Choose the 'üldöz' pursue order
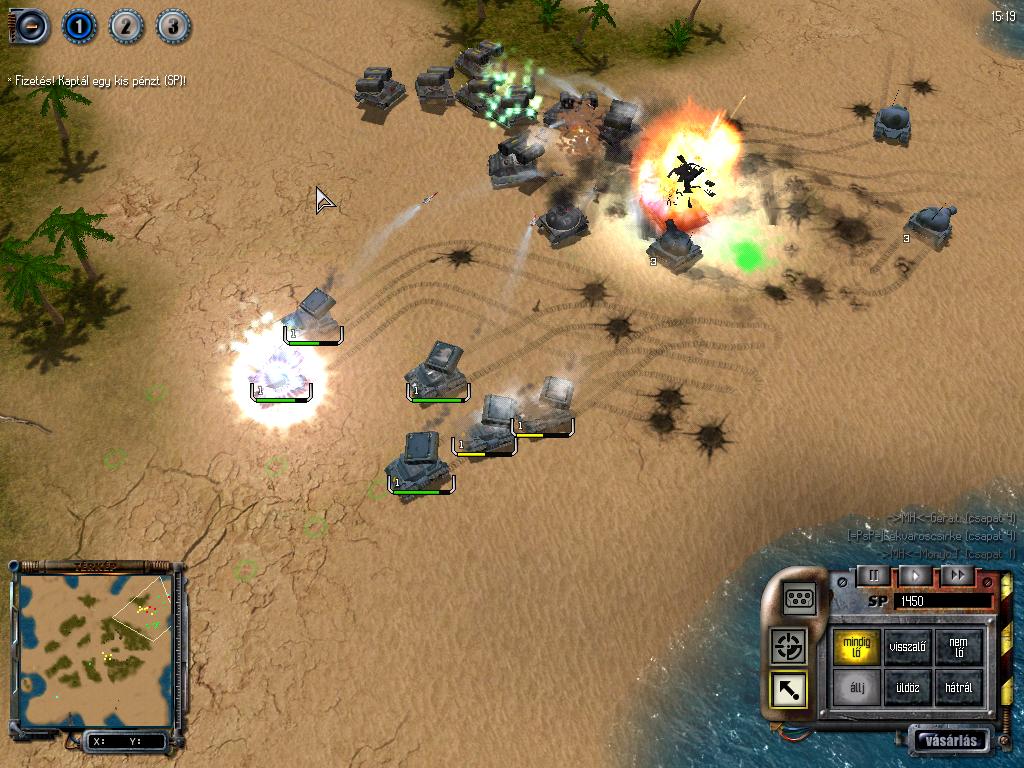This screenshot has width=1024, height=768. click(909, 688)
